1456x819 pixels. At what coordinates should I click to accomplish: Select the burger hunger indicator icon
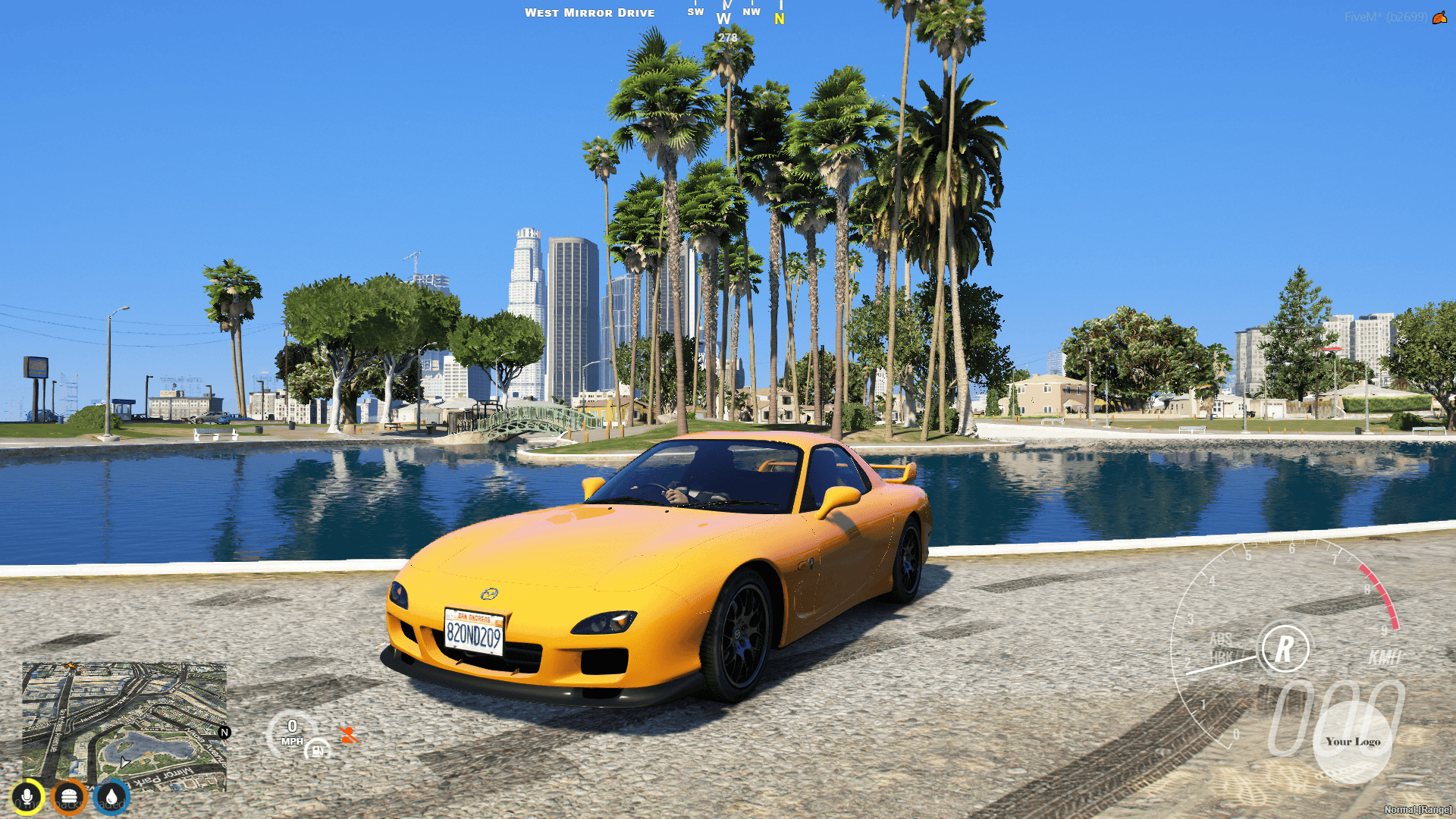point(71,795)
